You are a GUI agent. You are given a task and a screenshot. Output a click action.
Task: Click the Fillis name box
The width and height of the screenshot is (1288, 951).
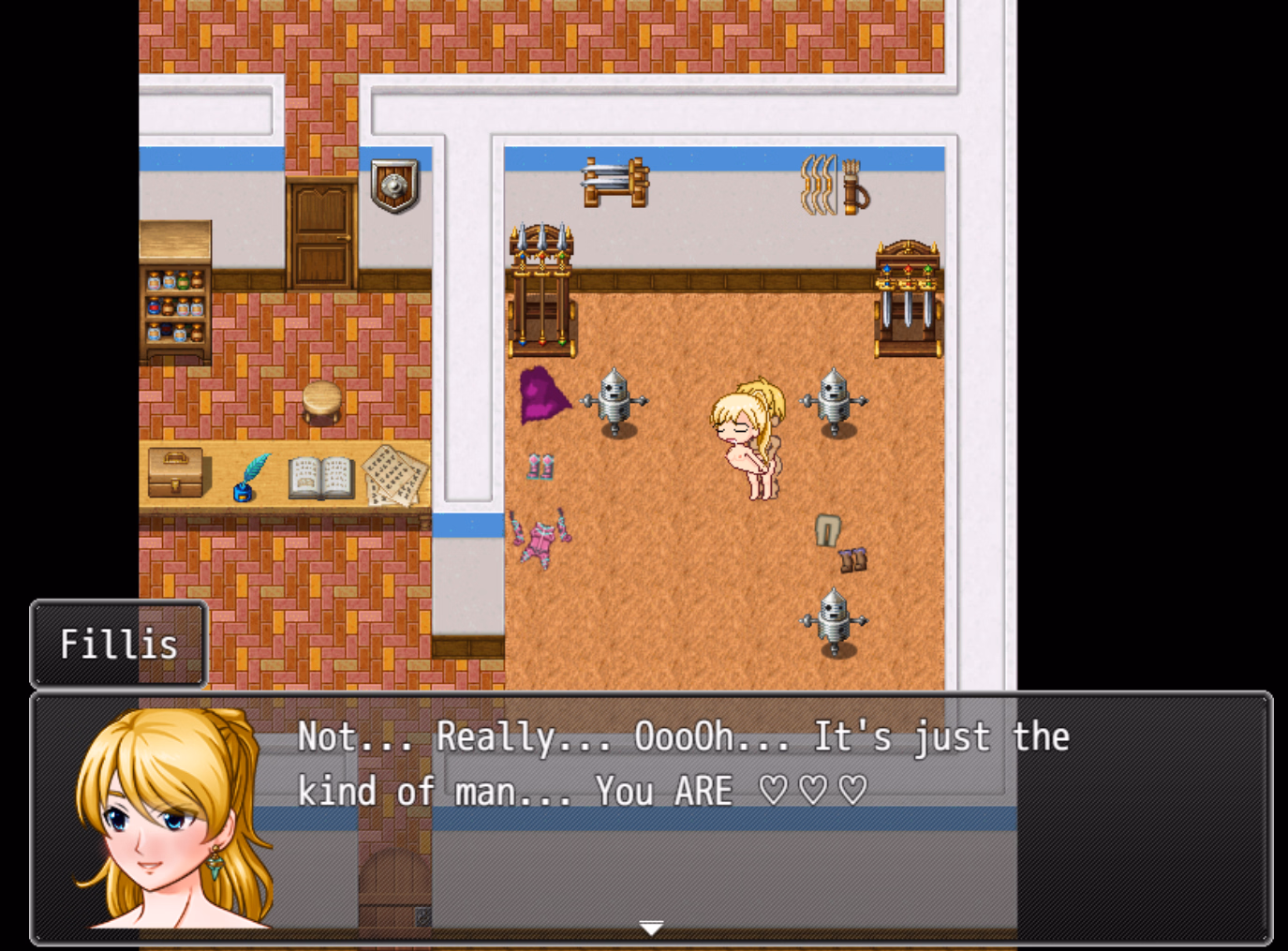tap(117, 644)
